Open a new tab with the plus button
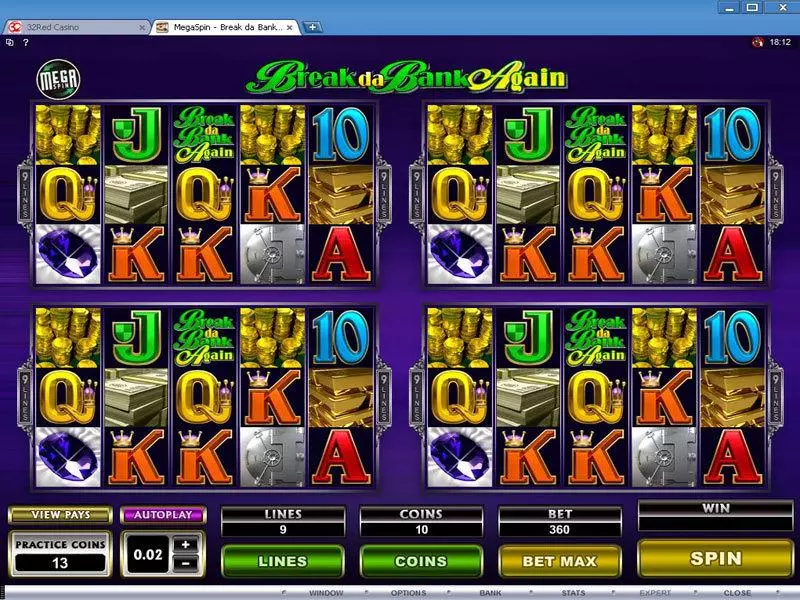This screenshot has width=800, height=600. tap(313, 27)
